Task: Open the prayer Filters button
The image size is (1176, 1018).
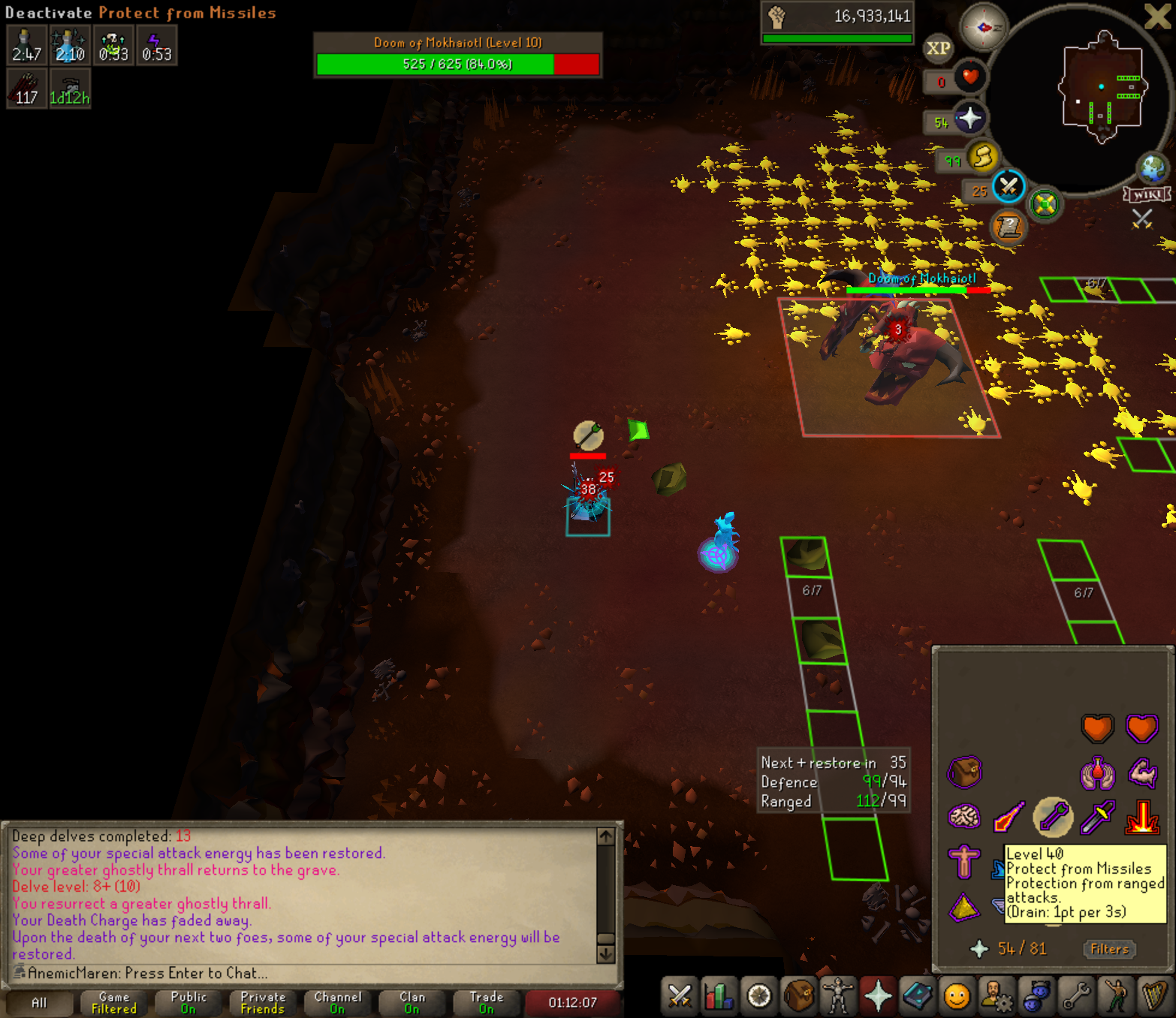Action: 1109,949
